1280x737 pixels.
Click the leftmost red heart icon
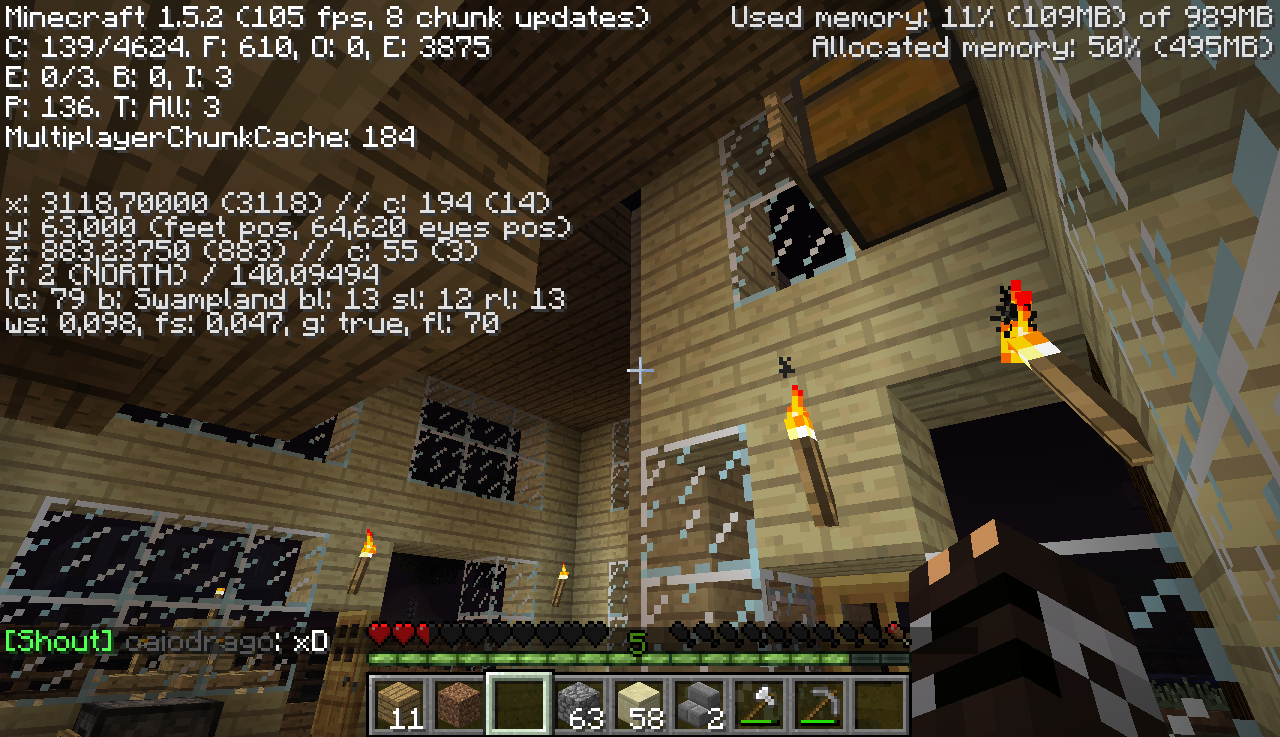[x=378, y=633]
